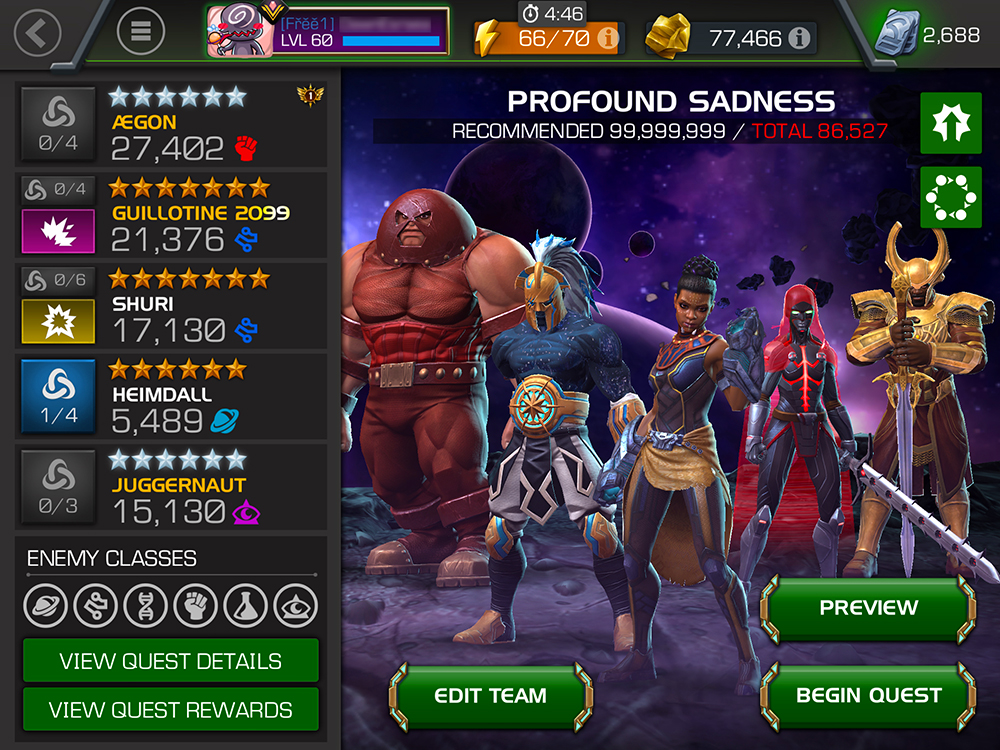
Task: Open the hamburger main menu
Action: (141, 33)
